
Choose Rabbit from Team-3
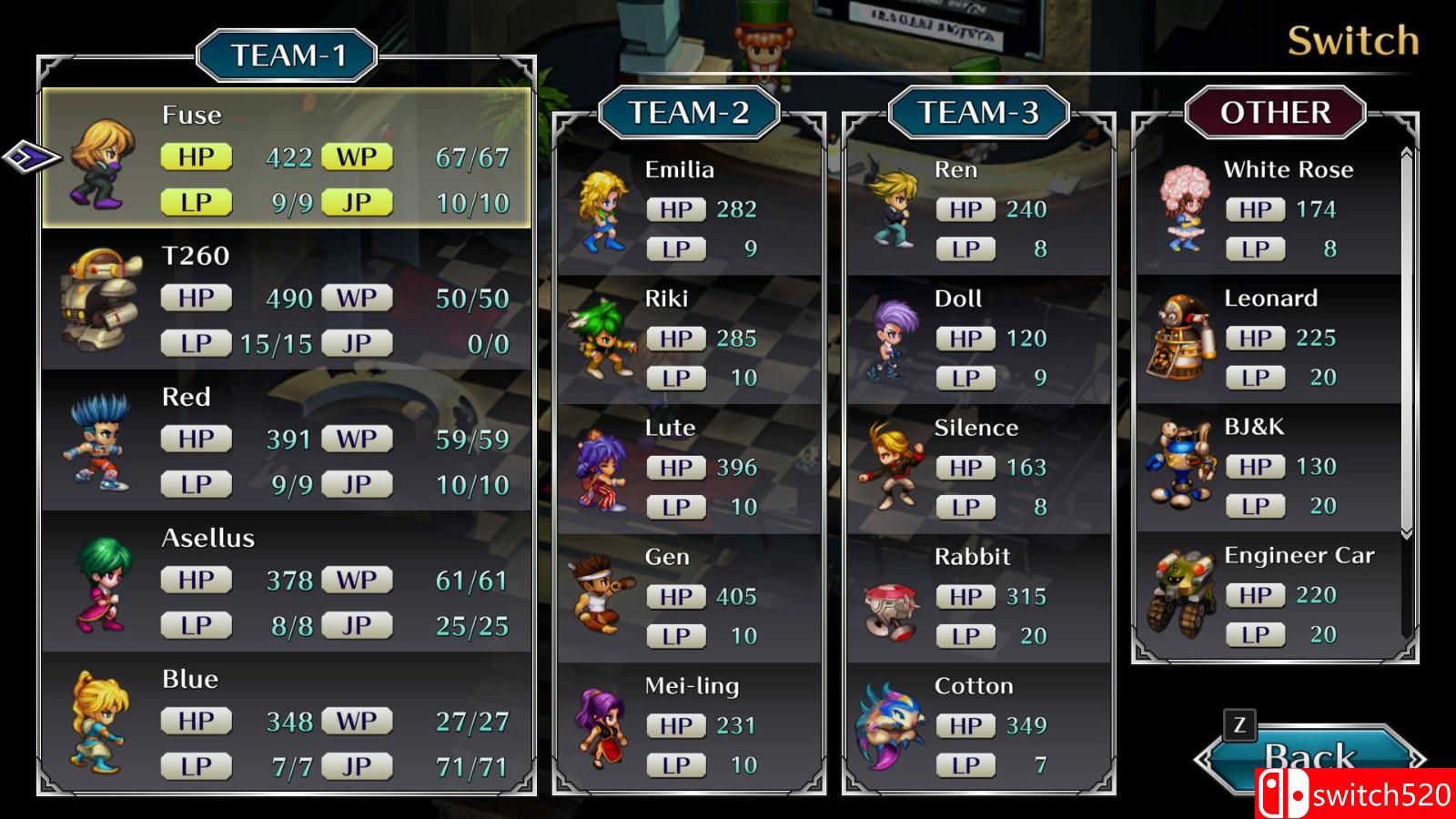pyautogui.click(x=978, y=598)
